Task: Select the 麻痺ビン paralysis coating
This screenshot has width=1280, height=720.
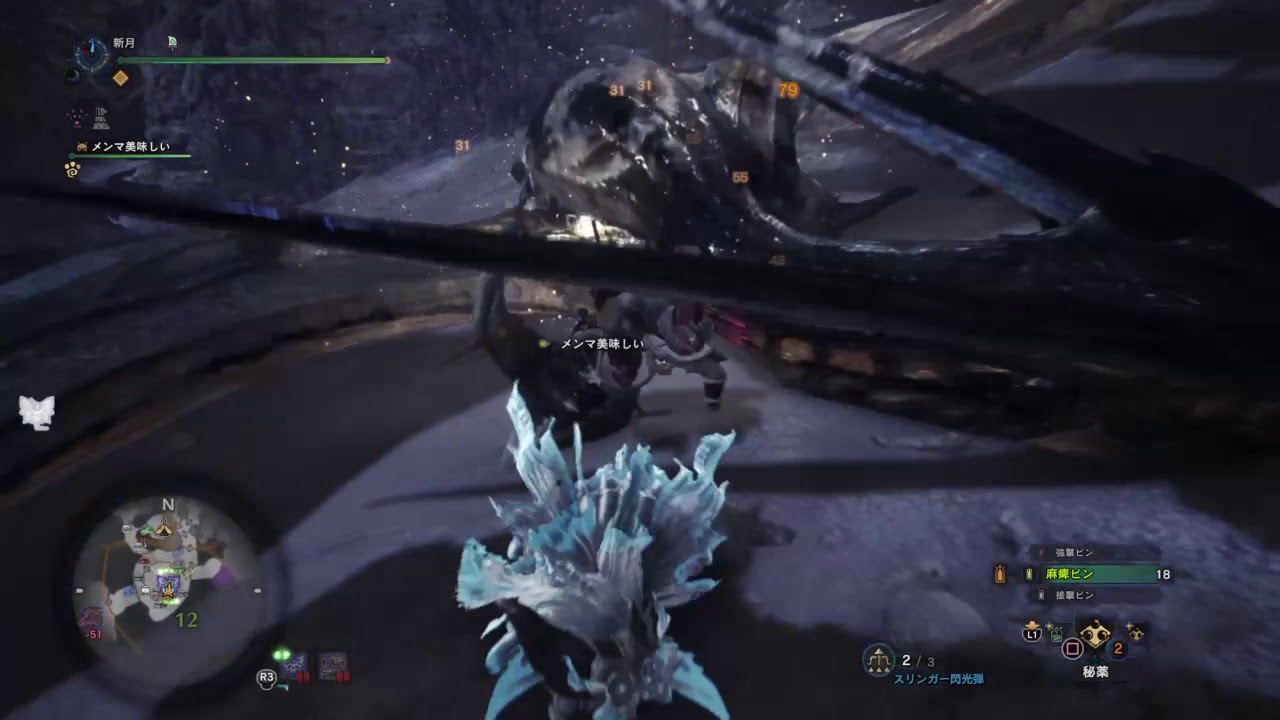Action: coord(1070,574)
